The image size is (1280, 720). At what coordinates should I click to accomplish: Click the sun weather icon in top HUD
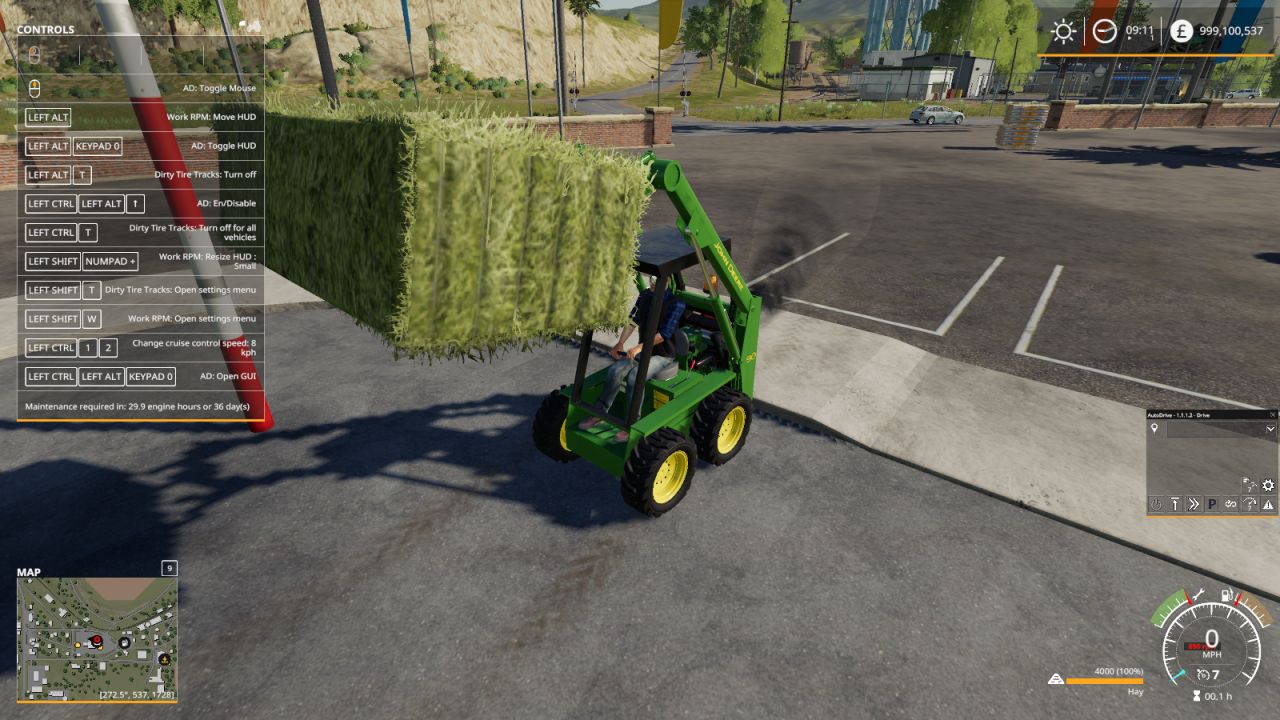(x=1063, y=31)
